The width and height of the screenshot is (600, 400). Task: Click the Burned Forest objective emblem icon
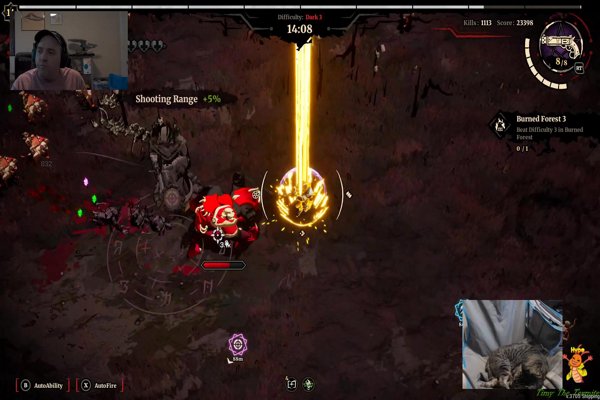[x=500, y=124]
